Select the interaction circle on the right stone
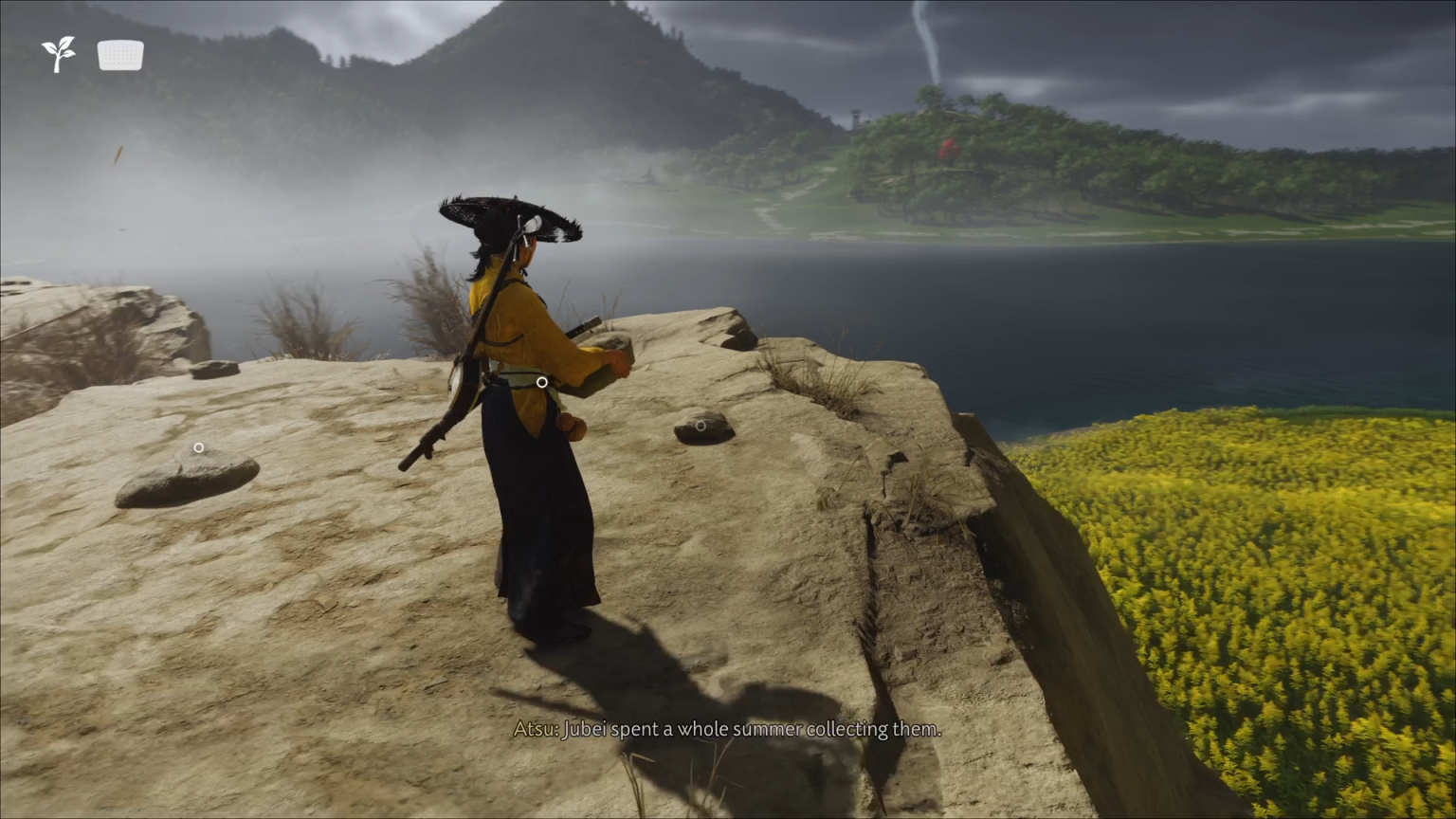Screen dimensions: 1456x819 (x=701, y=426)
